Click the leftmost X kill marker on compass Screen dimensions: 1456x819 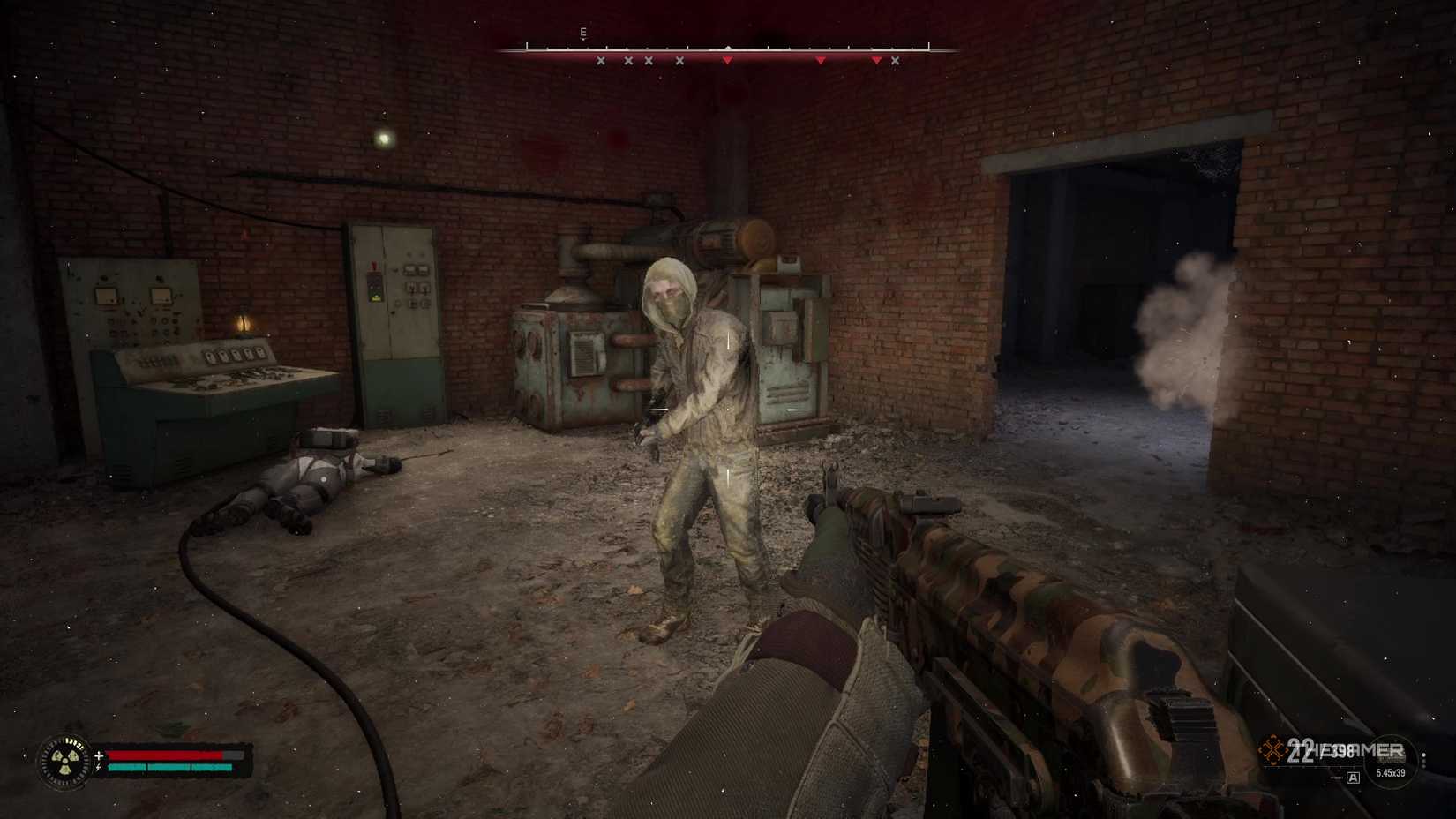point(600,61)
